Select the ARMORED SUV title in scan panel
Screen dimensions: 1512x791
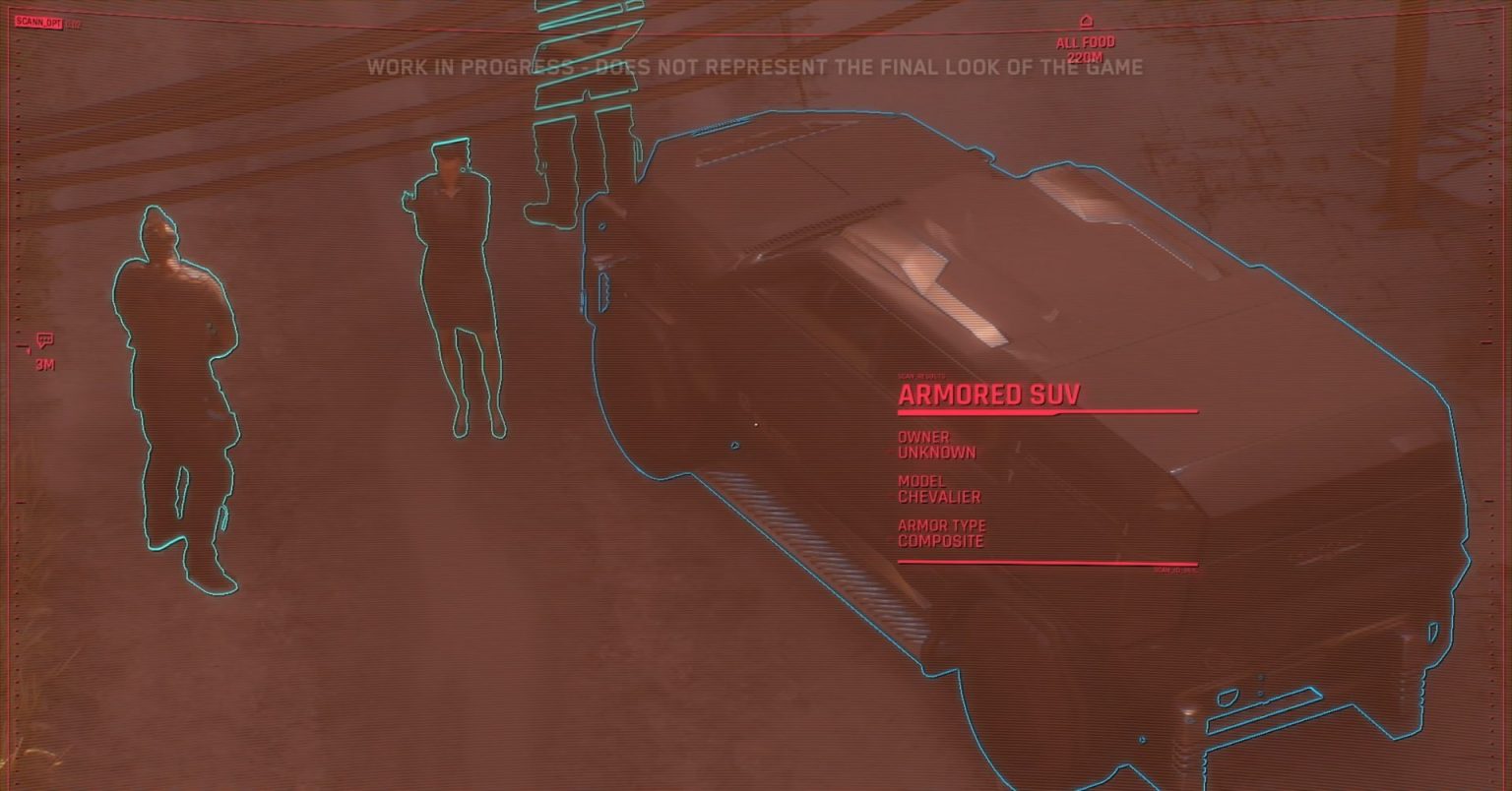pos(987,395)
